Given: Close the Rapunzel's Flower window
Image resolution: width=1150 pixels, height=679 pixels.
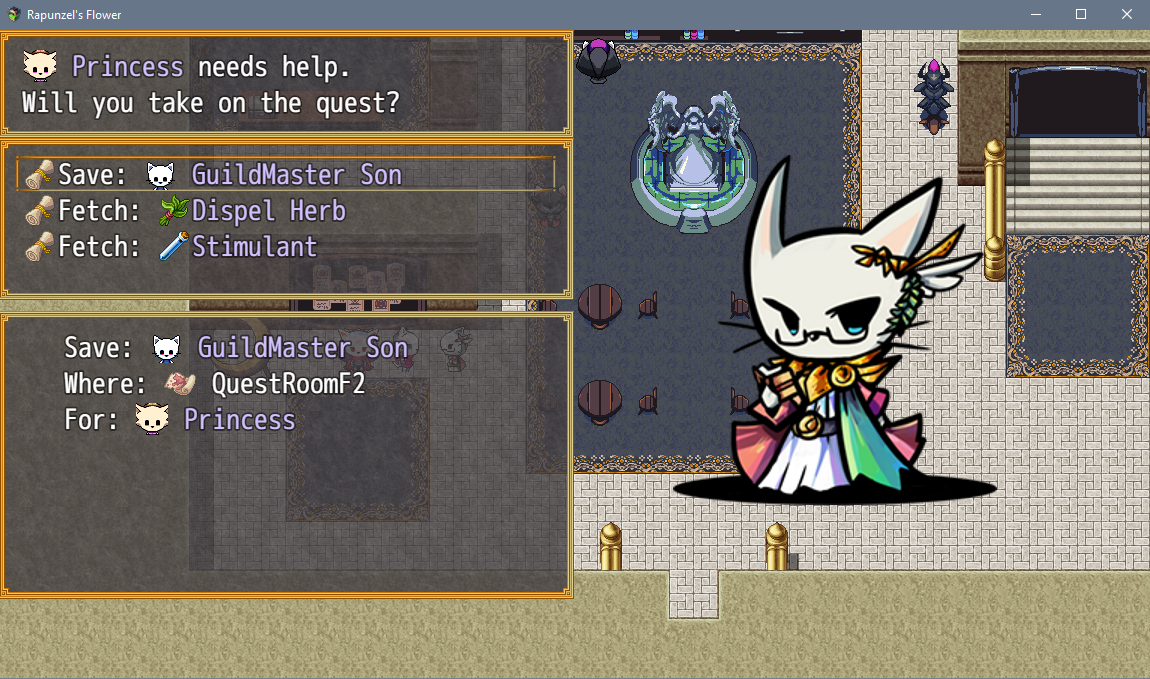Looking at the screenshot, I should pyautogui.click(x=1126, y=15).
